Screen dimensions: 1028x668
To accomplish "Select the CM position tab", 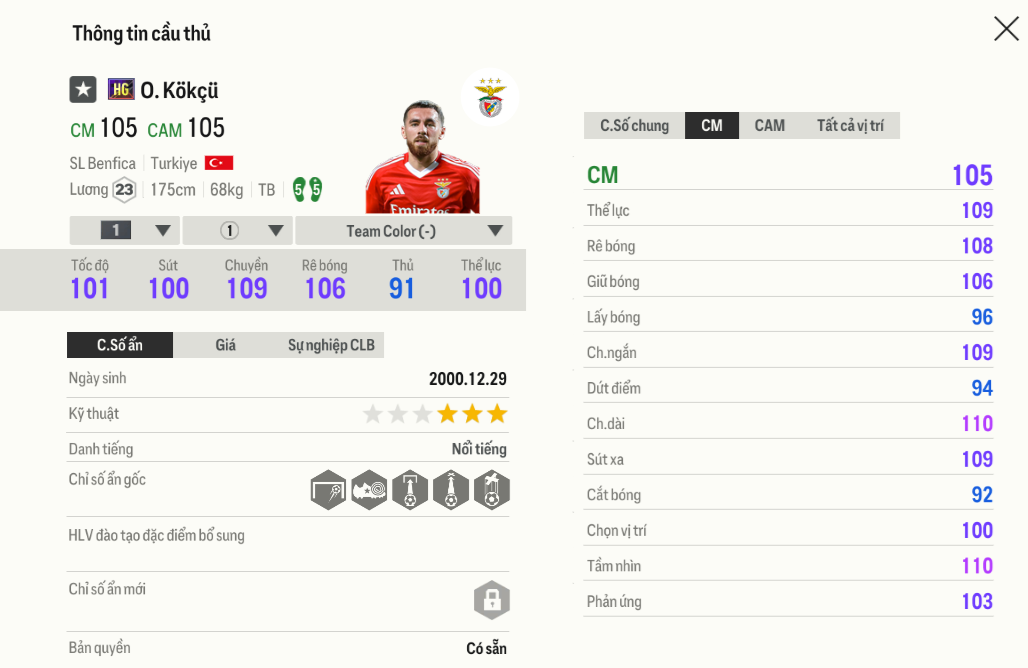I will coord(712,125).
